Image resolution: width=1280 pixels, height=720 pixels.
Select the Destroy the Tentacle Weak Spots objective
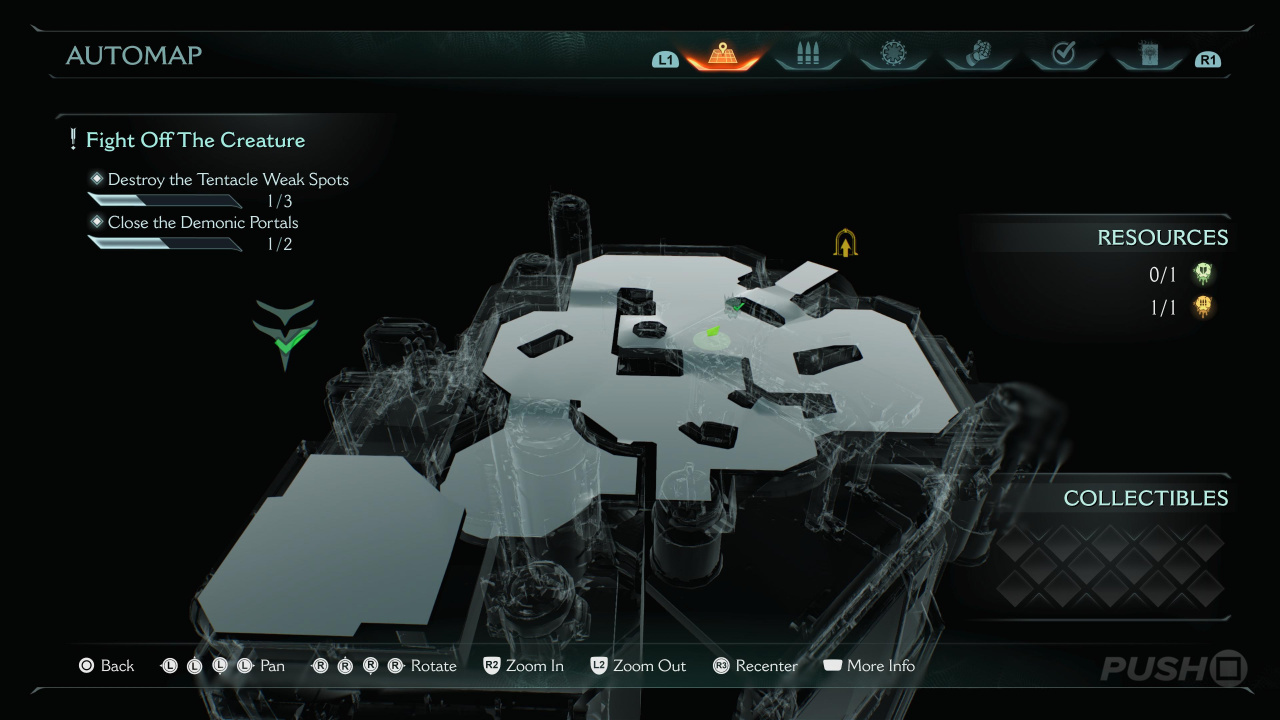pyautogui.click(x=228, y=180)
